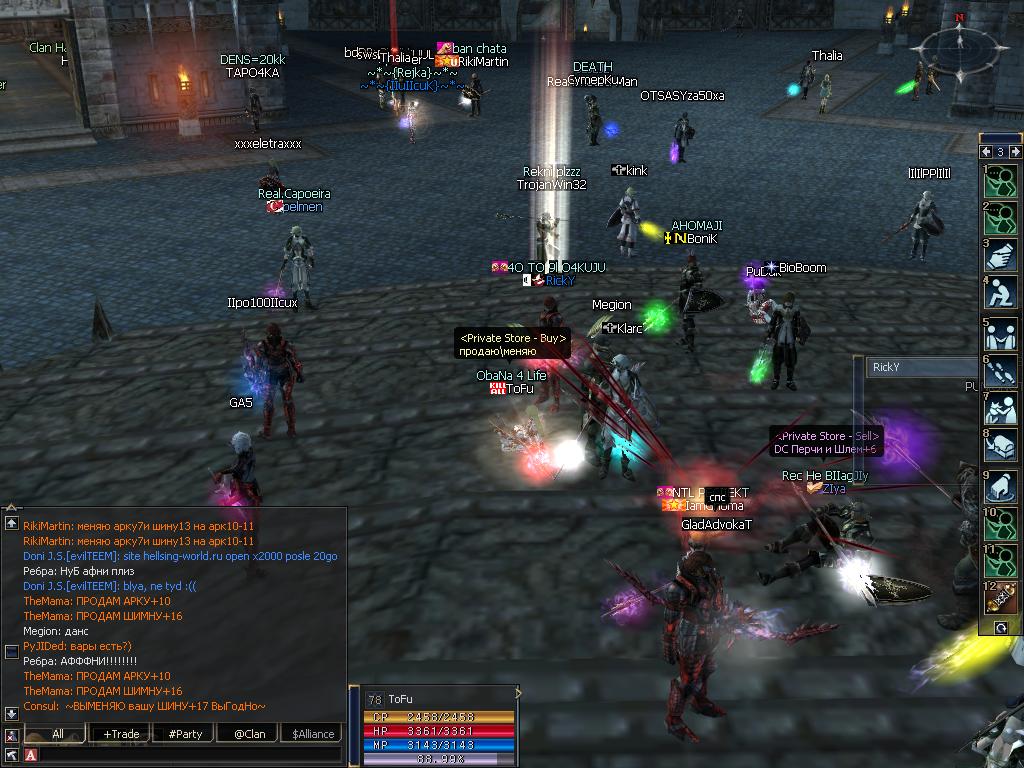This screenshot has width=1024, height=768.
Task: Go to the next shortcut bar page
Action: tap(1015, 152)
